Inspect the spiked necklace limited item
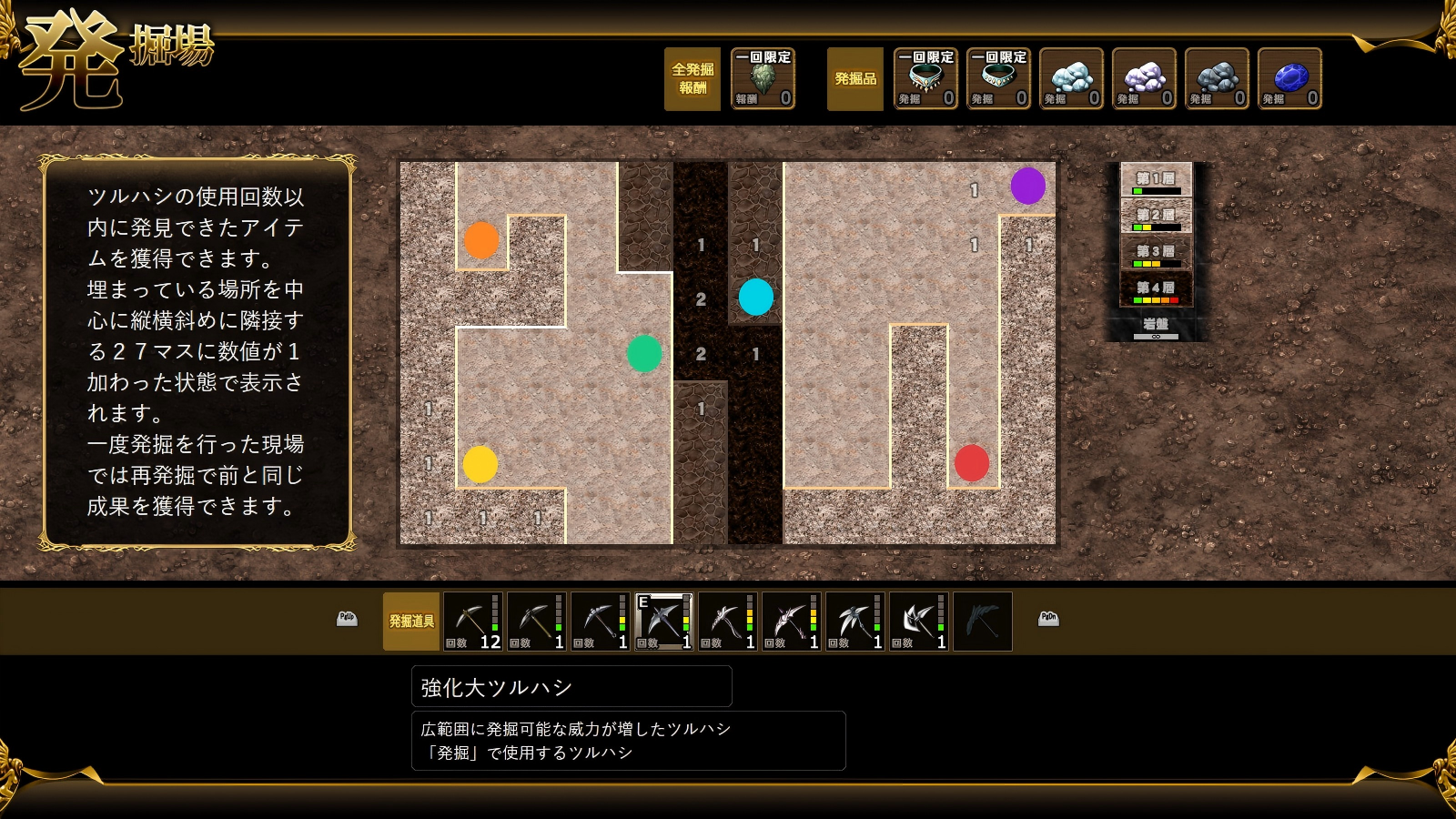Viewport: 1456px width, 819px height. [925, 79]
